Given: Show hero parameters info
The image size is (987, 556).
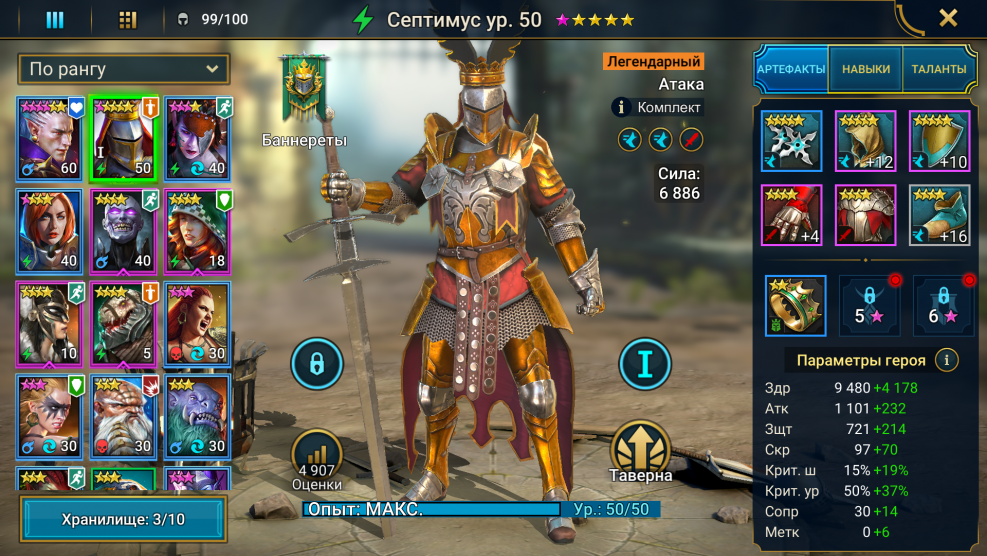Looking at the screenshot, I should (x=945, y=360).
